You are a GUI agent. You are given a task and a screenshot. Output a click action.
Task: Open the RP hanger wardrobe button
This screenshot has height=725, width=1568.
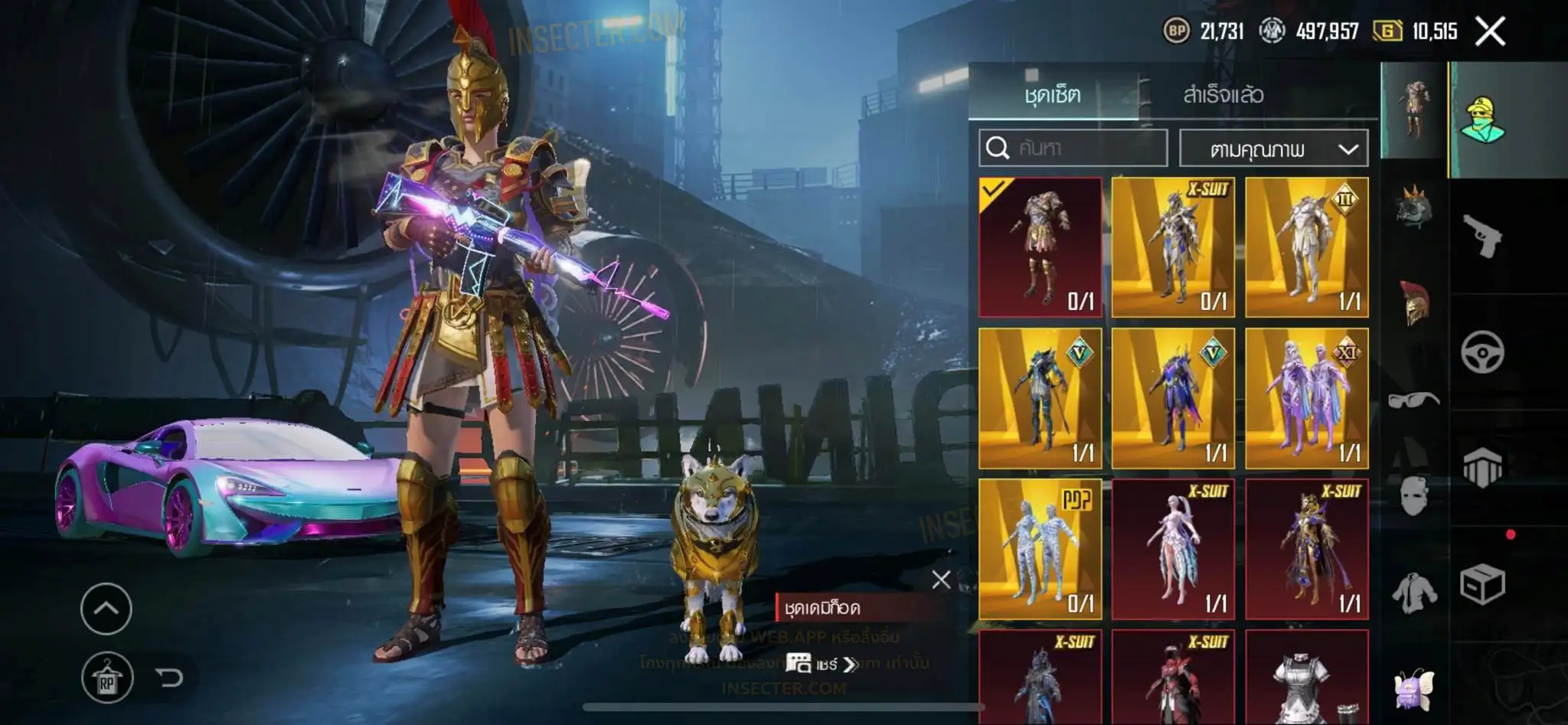click(106, 678)
